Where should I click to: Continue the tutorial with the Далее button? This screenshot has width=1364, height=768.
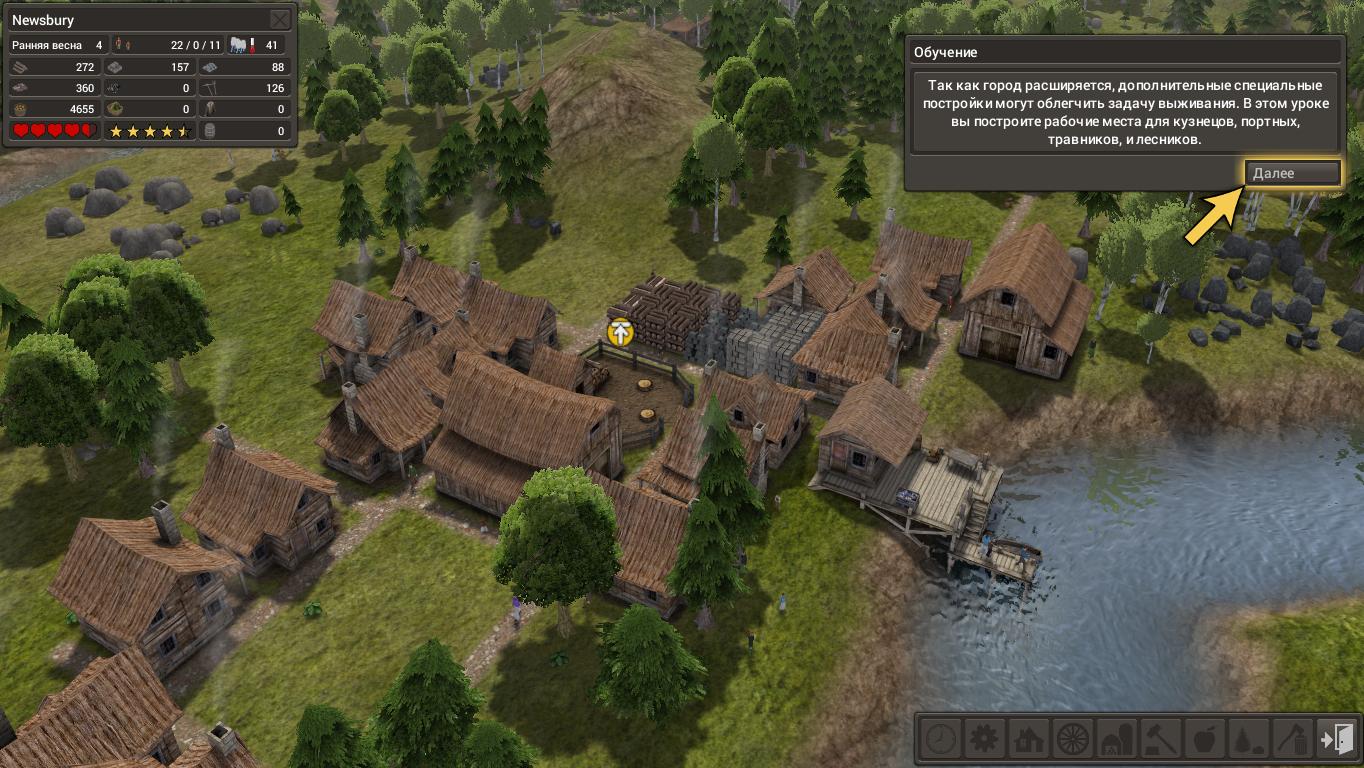[1292, 173]
